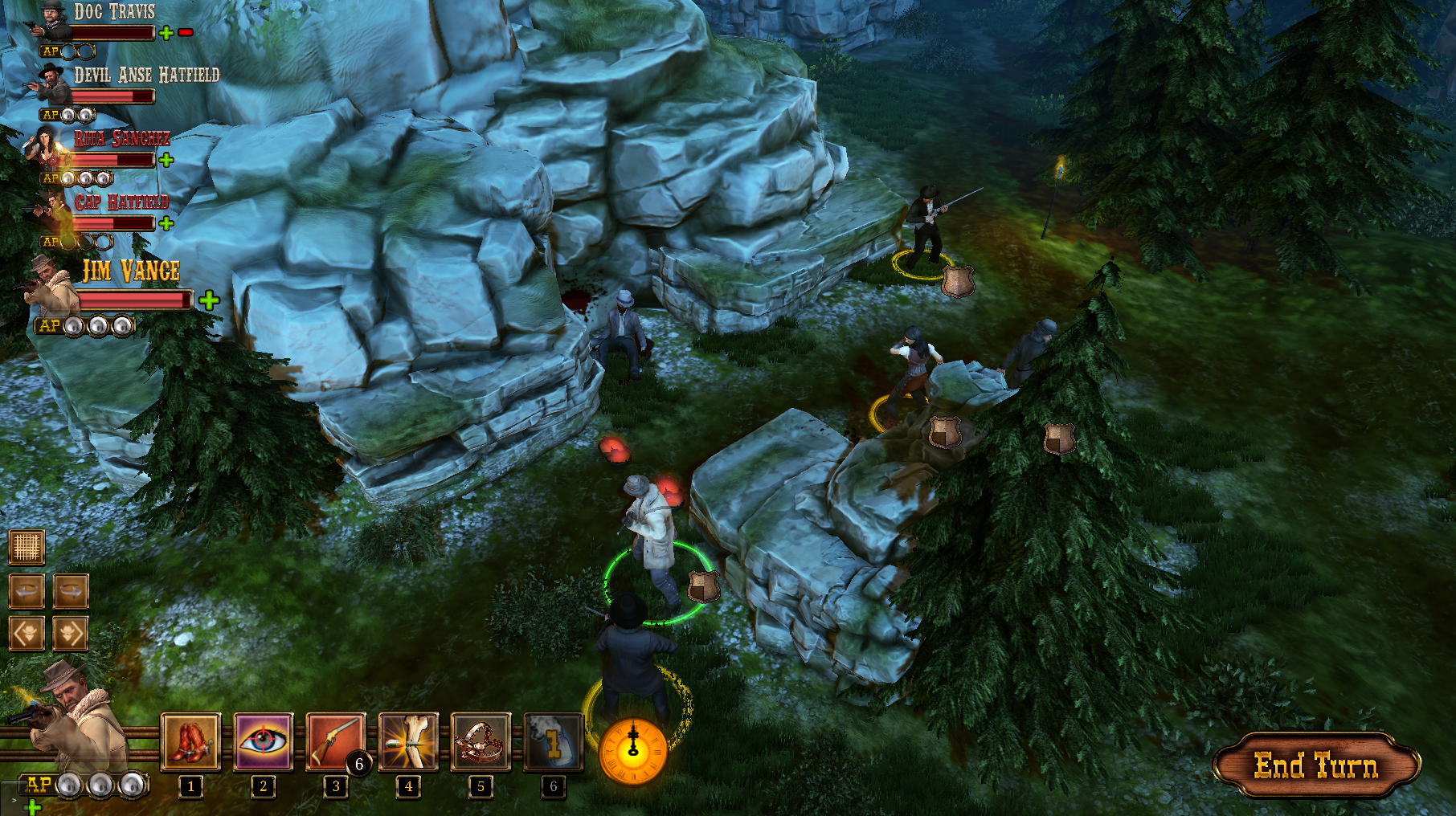Select Doc Travis portrait

[51, 22]
